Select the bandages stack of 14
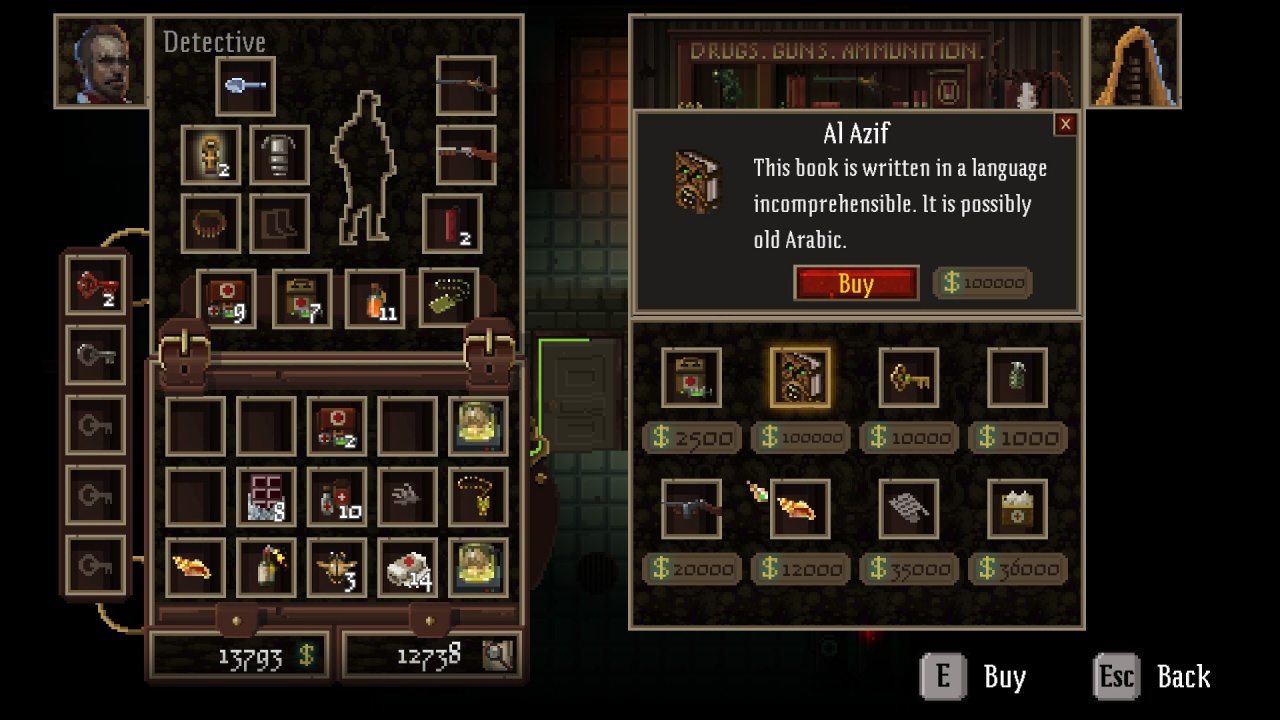Image resolution: width=1280 pixels, height=720 pixels. [407, 567]
